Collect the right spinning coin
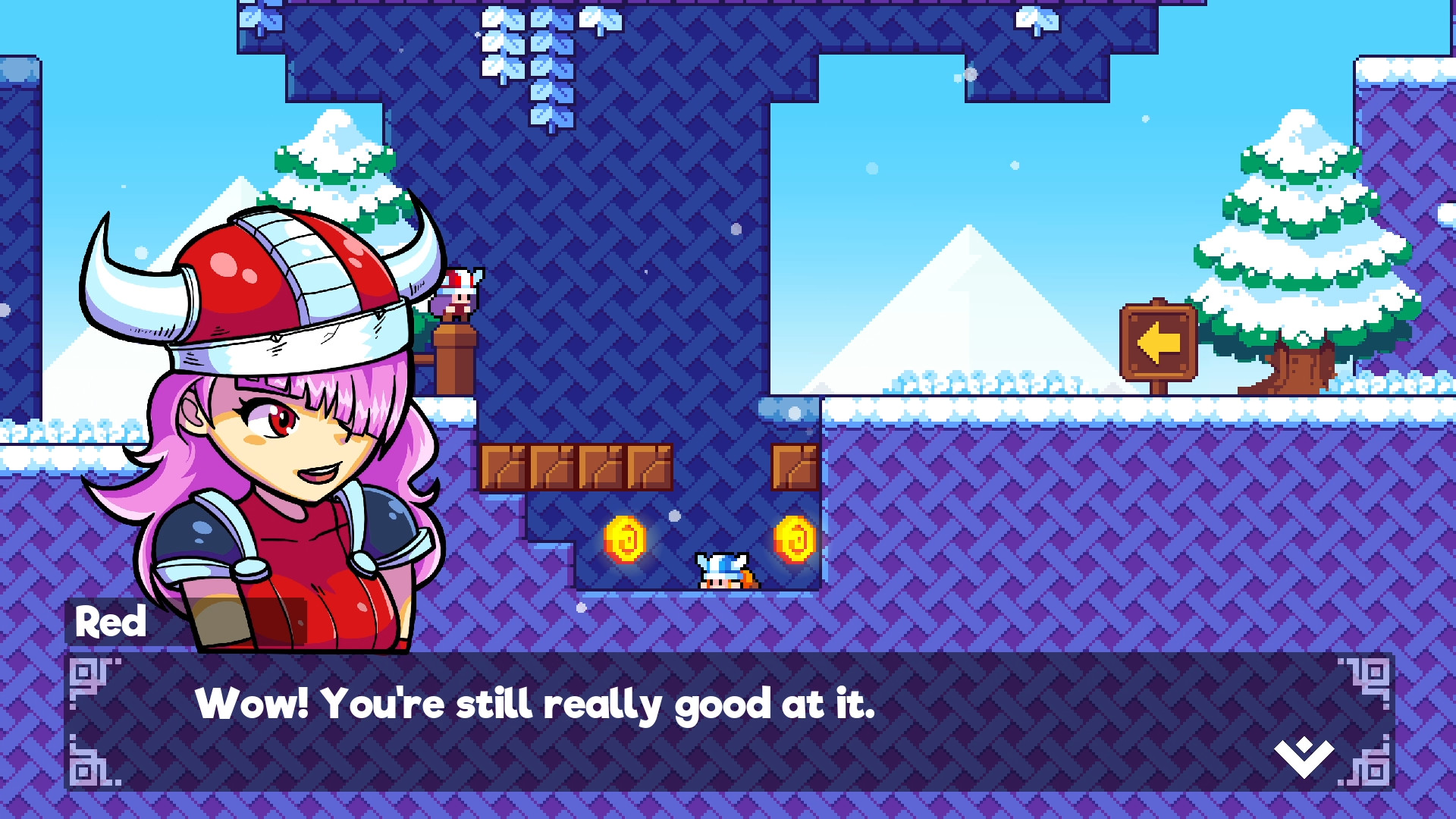 coord(795,539)
